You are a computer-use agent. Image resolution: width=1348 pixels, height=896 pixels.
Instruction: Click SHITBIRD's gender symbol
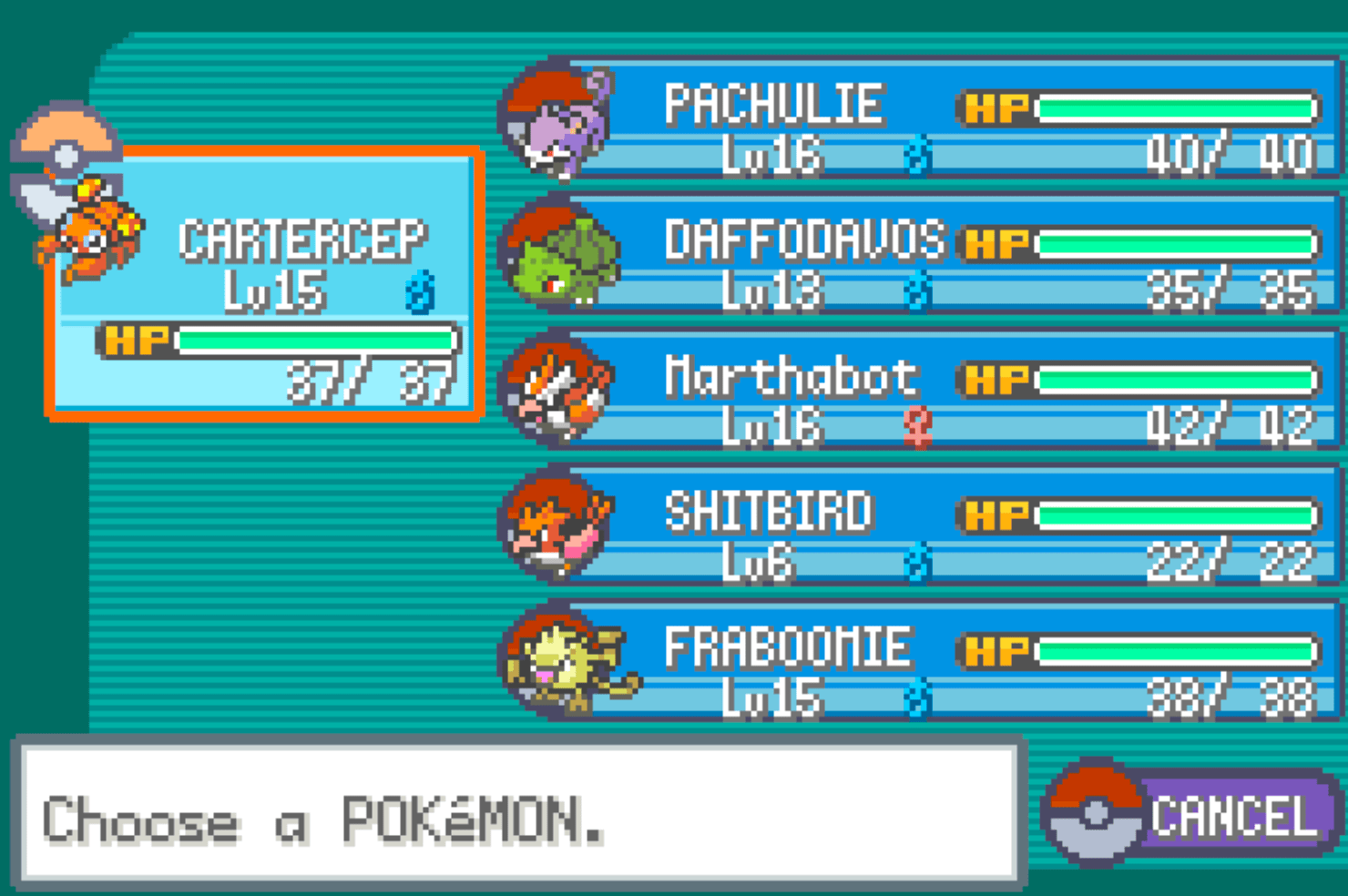coord(917,565)
